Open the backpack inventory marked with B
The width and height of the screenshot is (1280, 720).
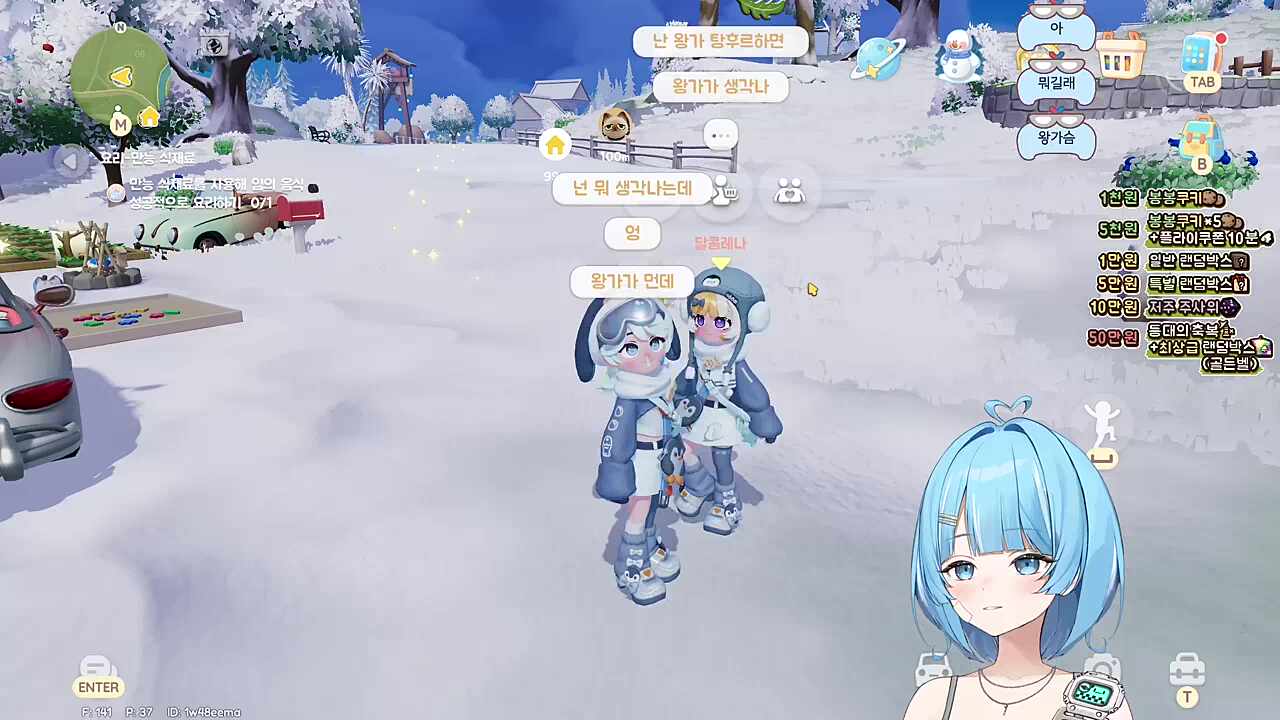pos(1200,135)
